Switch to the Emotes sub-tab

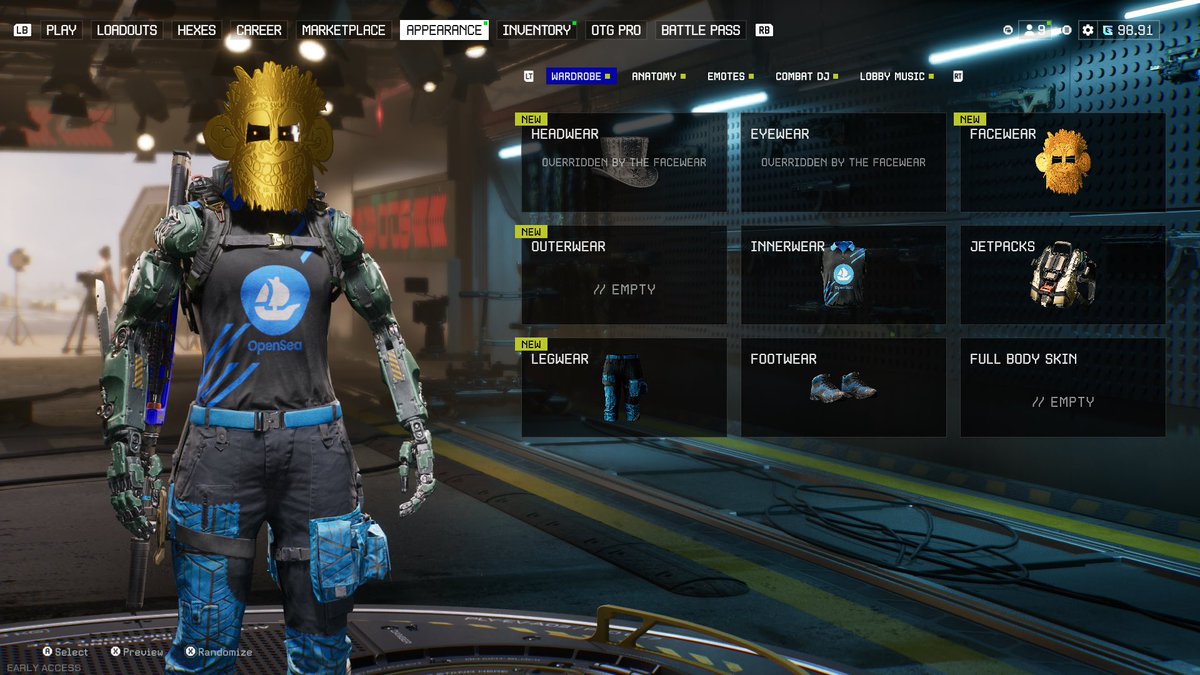coord(726,76)
